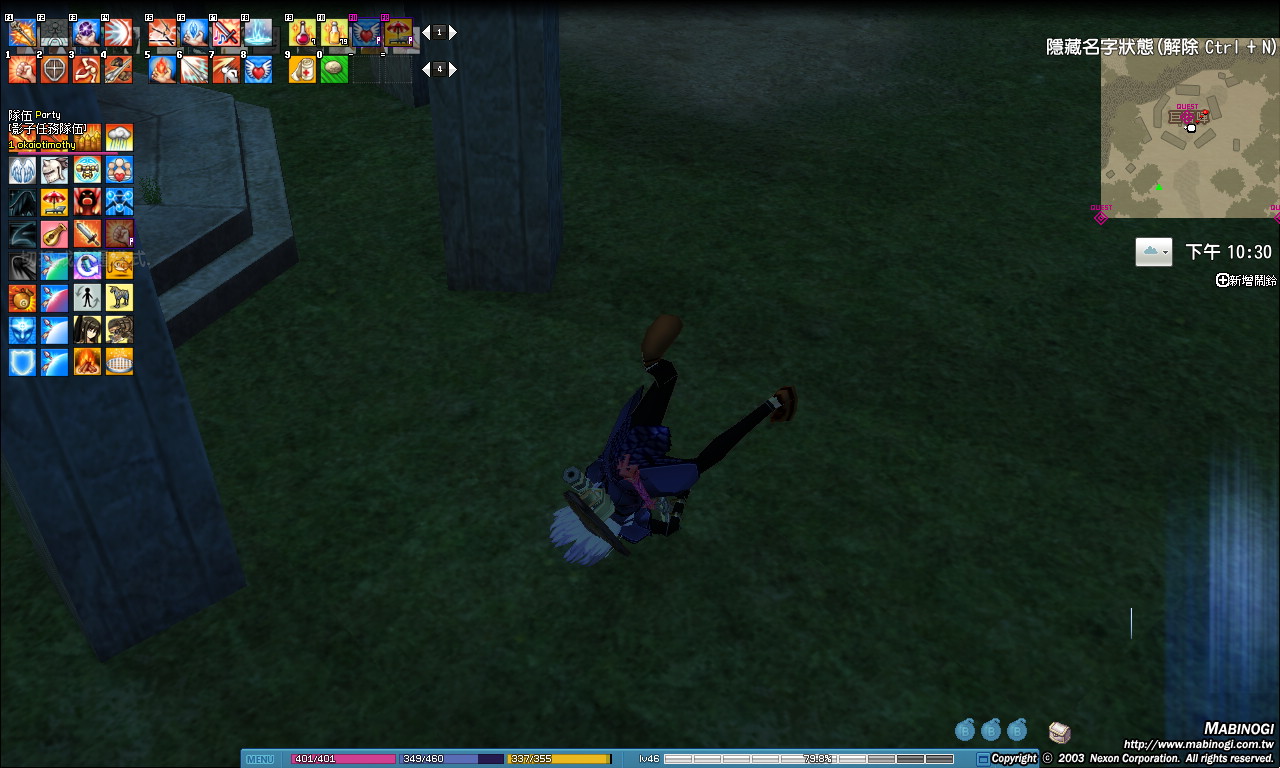The height and width of the screenshot is (768, 1280).
Task: Click the lute instrument skill icon
Action: [x=54, y=234]
